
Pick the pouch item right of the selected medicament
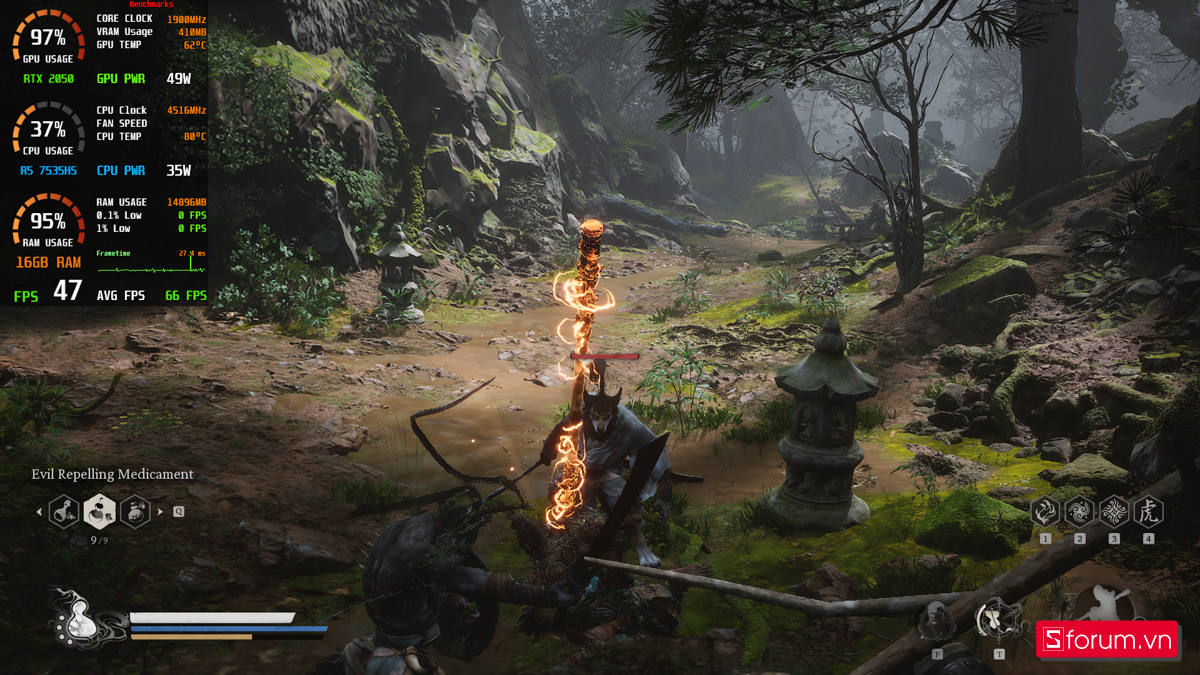coord(135,511)
